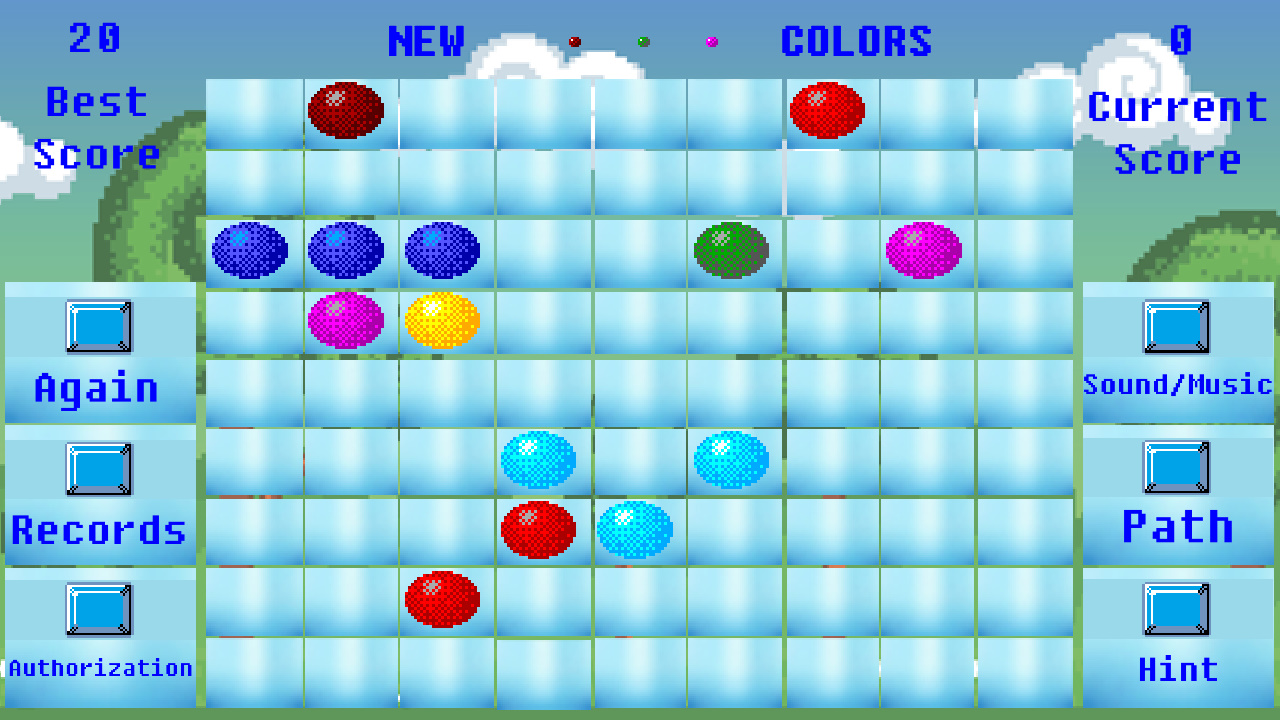Select the yellow ball on the board
This screenshot has height=720, width=1280.
pos(443,319)
